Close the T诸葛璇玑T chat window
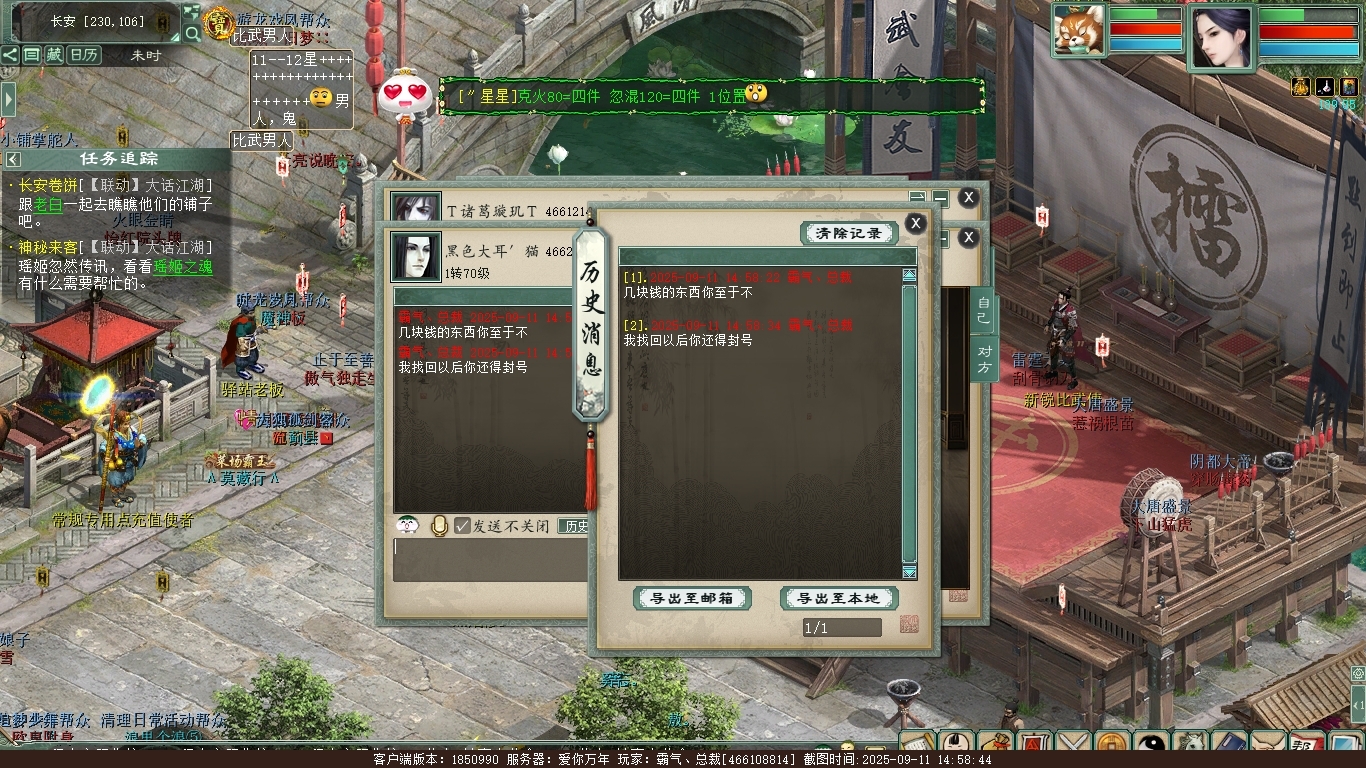Screen dimensions: 1366x768 coord(967,198)
